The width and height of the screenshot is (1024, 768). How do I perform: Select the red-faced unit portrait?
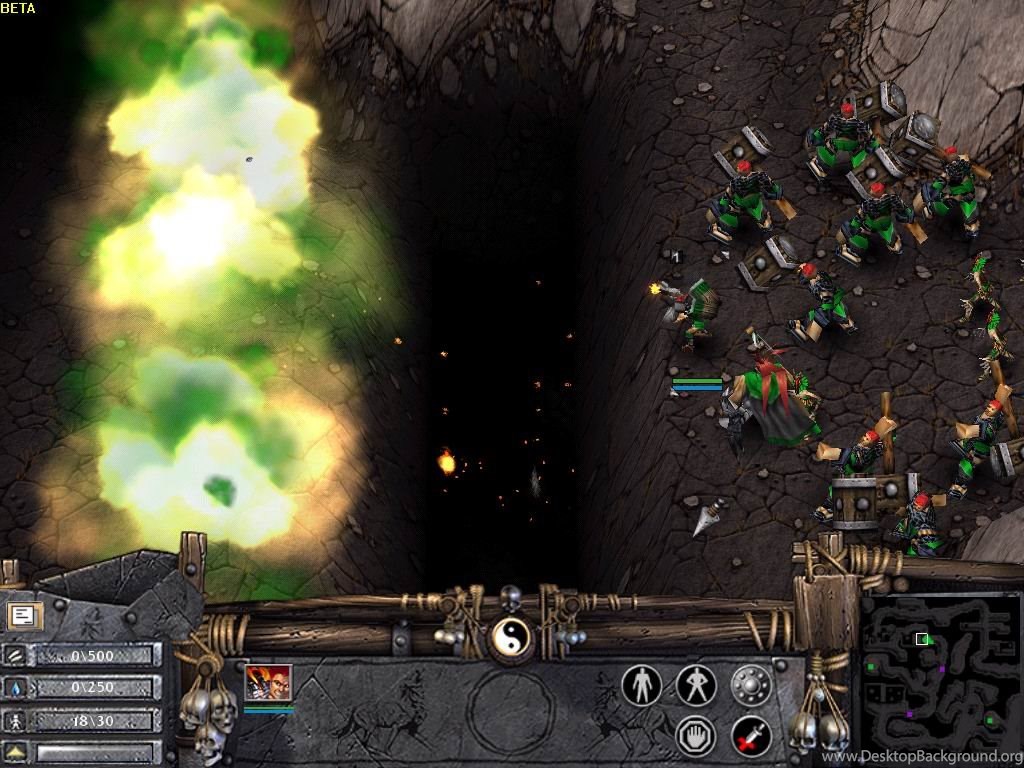click(268, 682)
